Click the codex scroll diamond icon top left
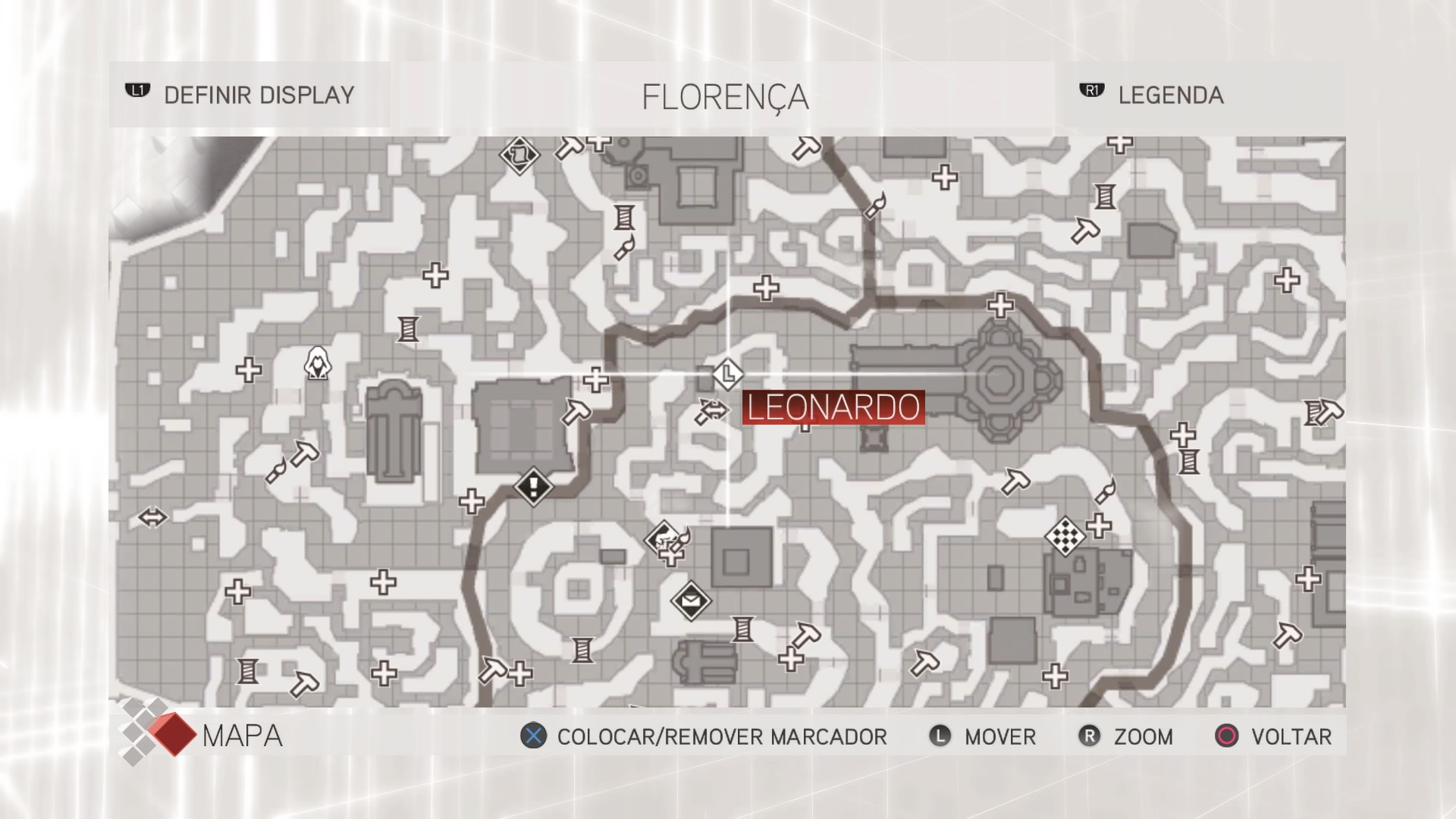The image size is (1456, 819). click(x=519, y=155)
